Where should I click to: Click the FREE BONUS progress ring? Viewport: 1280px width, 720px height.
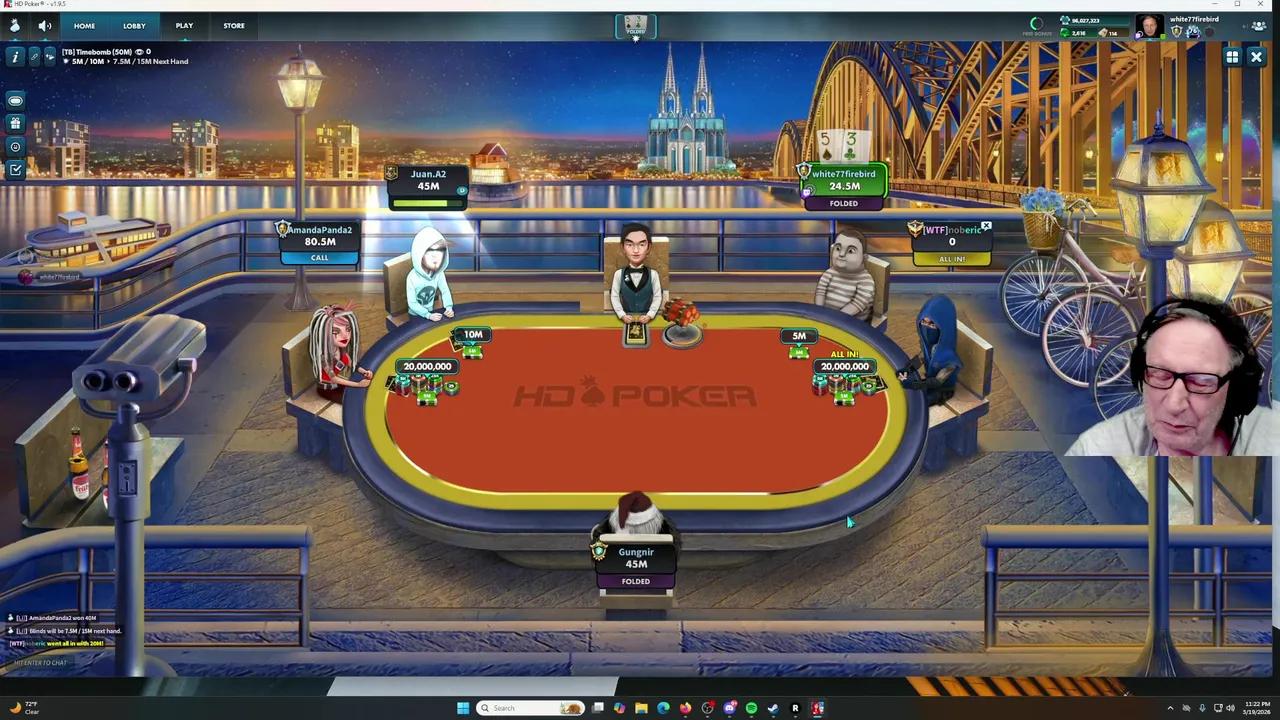pos(1036,23)
